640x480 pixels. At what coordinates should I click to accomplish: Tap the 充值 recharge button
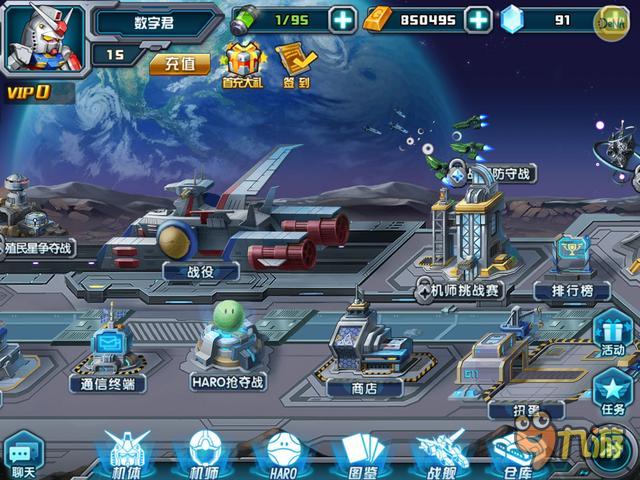point(180,64)
